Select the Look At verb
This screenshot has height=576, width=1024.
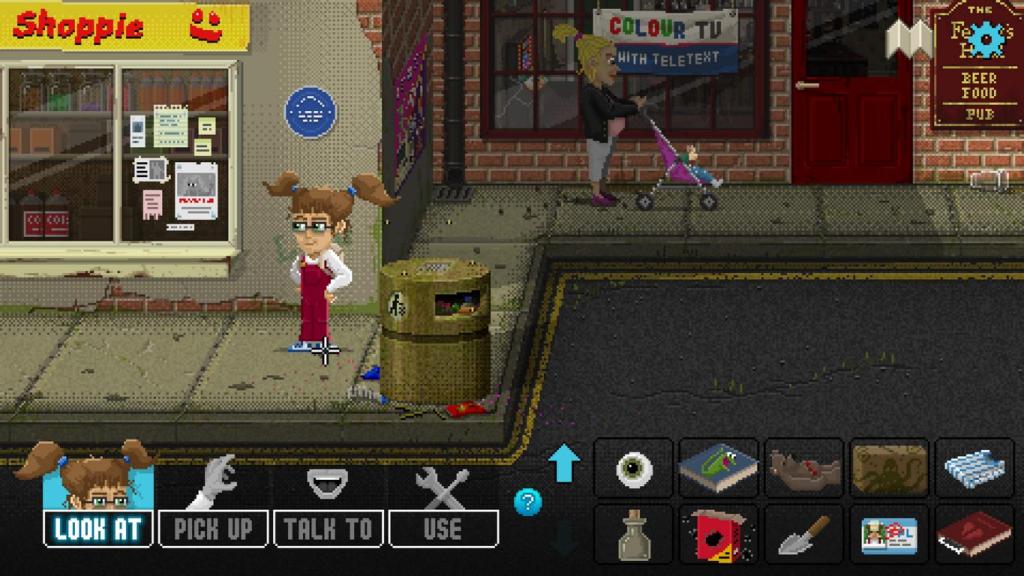(x=98, y=528)
